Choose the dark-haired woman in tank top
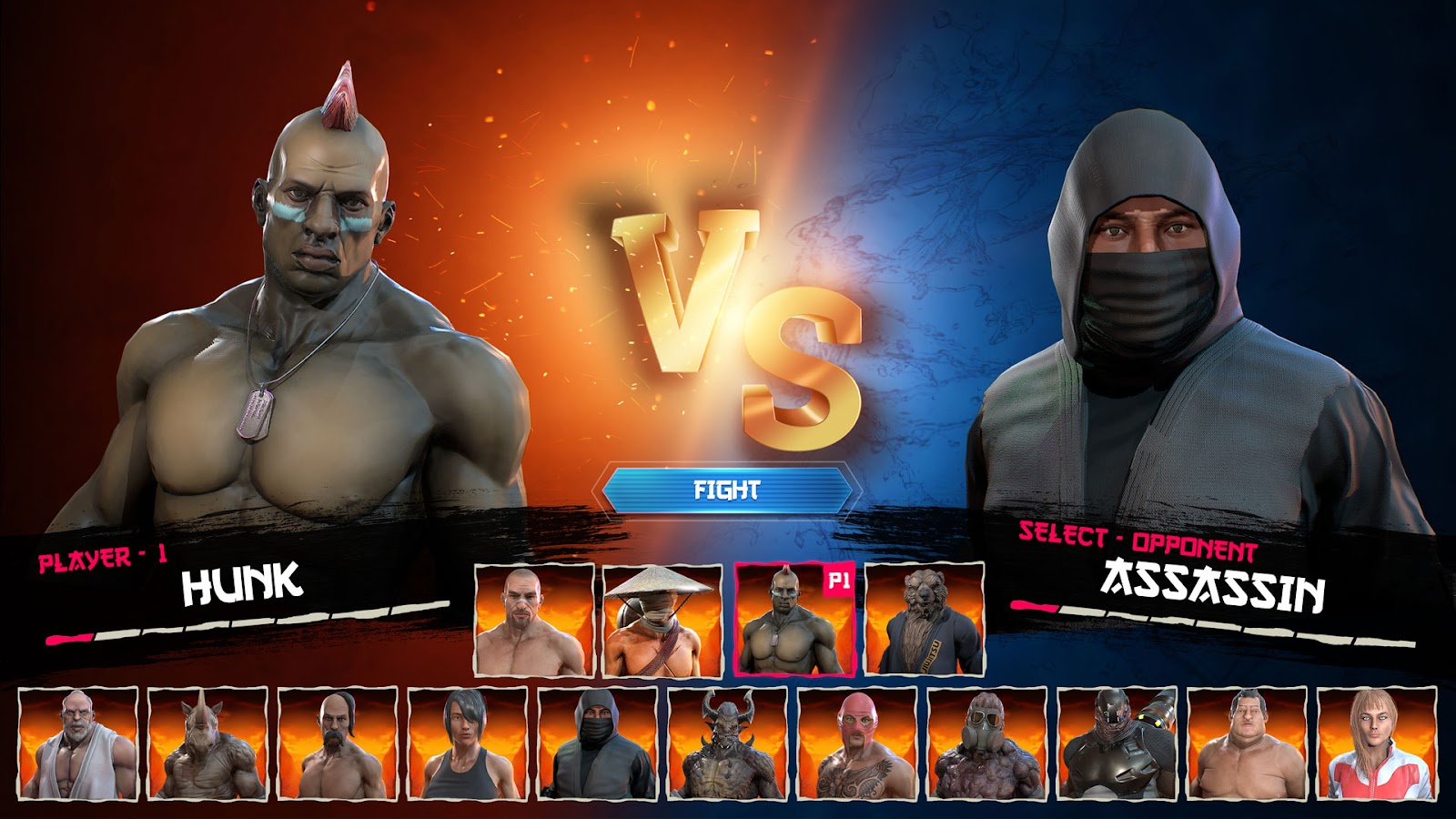 [x=468, y=744]
